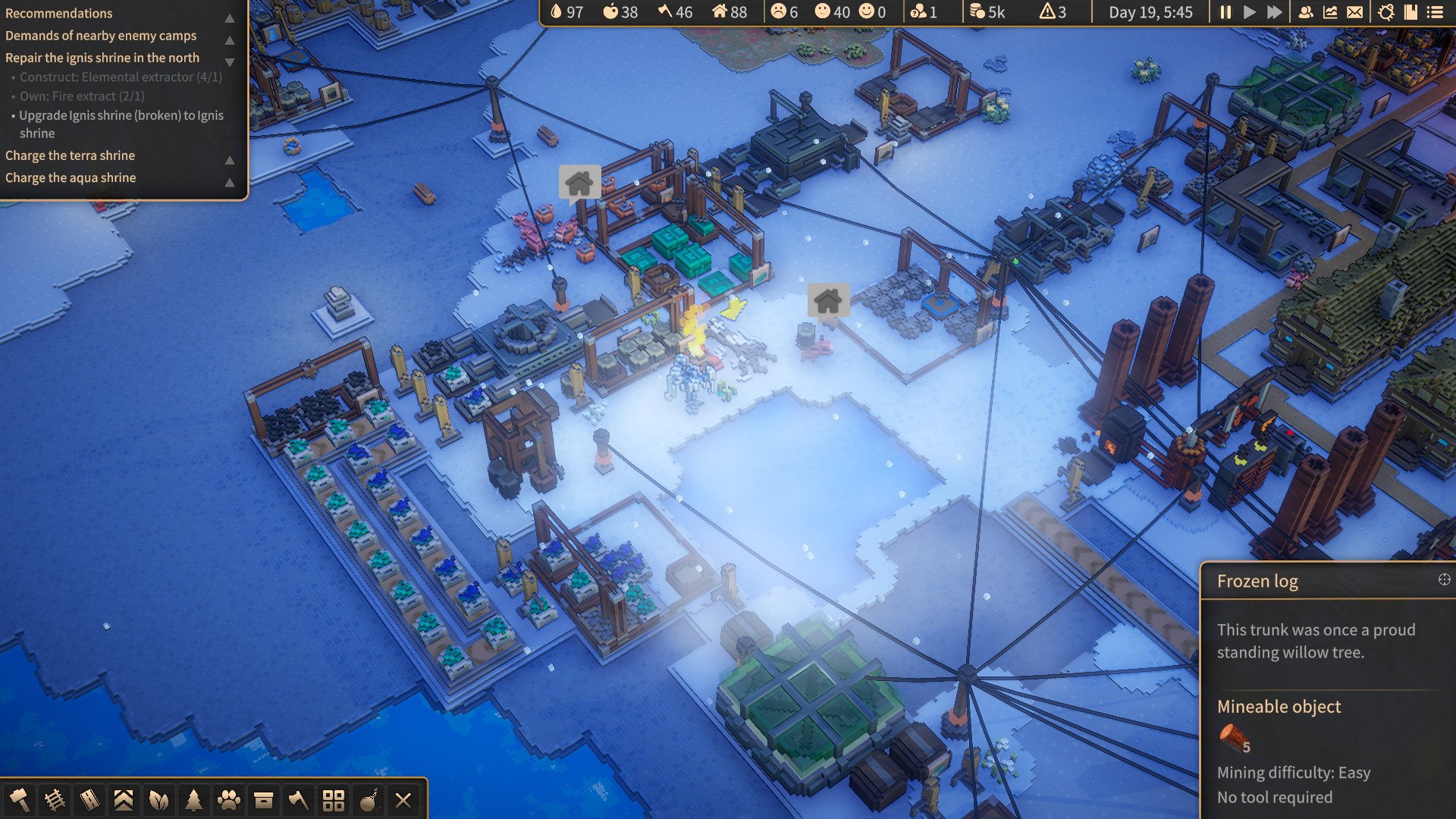Set game speed to normal play
This screenshot has width=1456, height=819.
pos(1250,12)
